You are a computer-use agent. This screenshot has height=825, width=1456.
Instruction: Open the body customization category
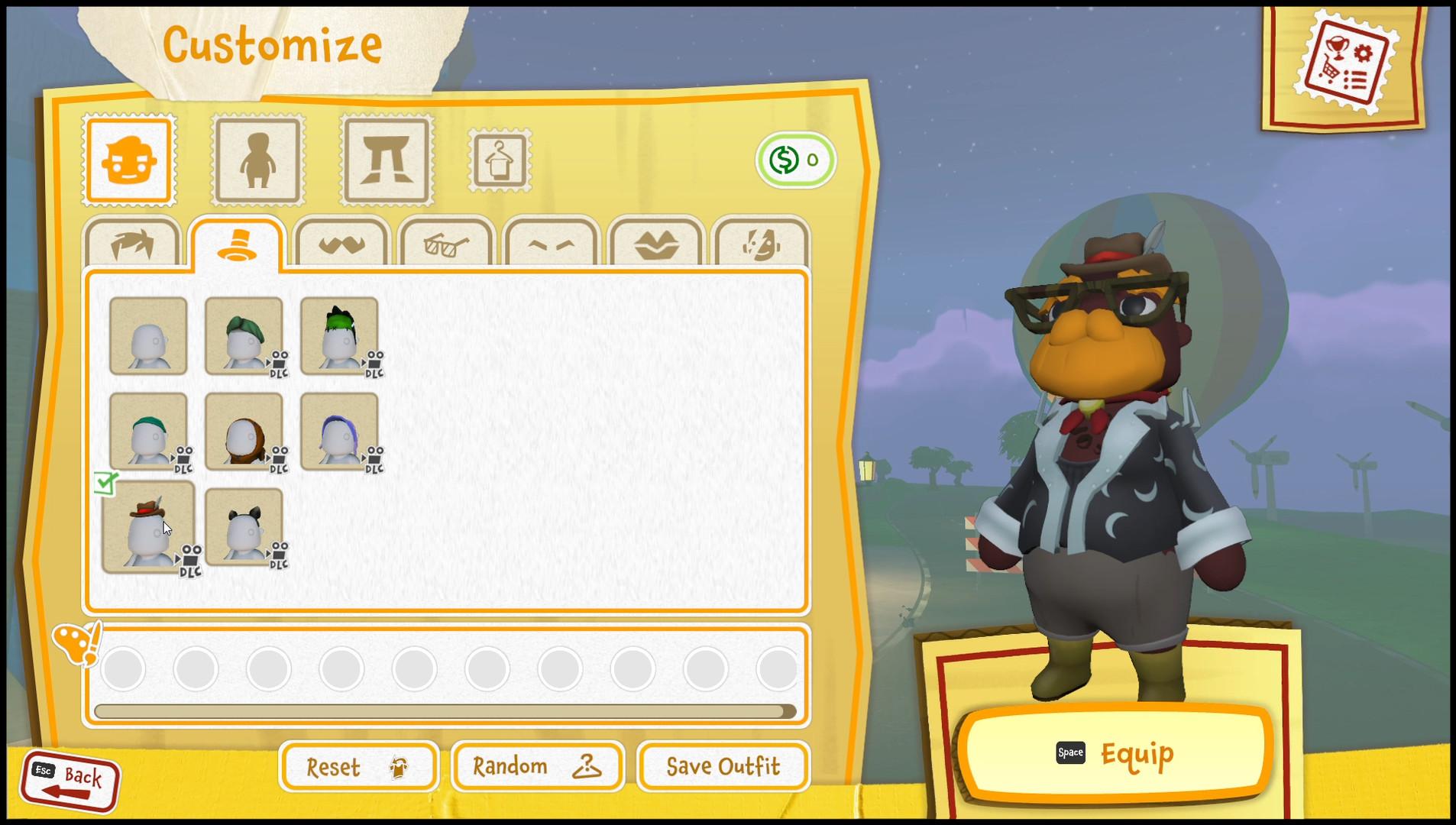click(x=257, y=160)
